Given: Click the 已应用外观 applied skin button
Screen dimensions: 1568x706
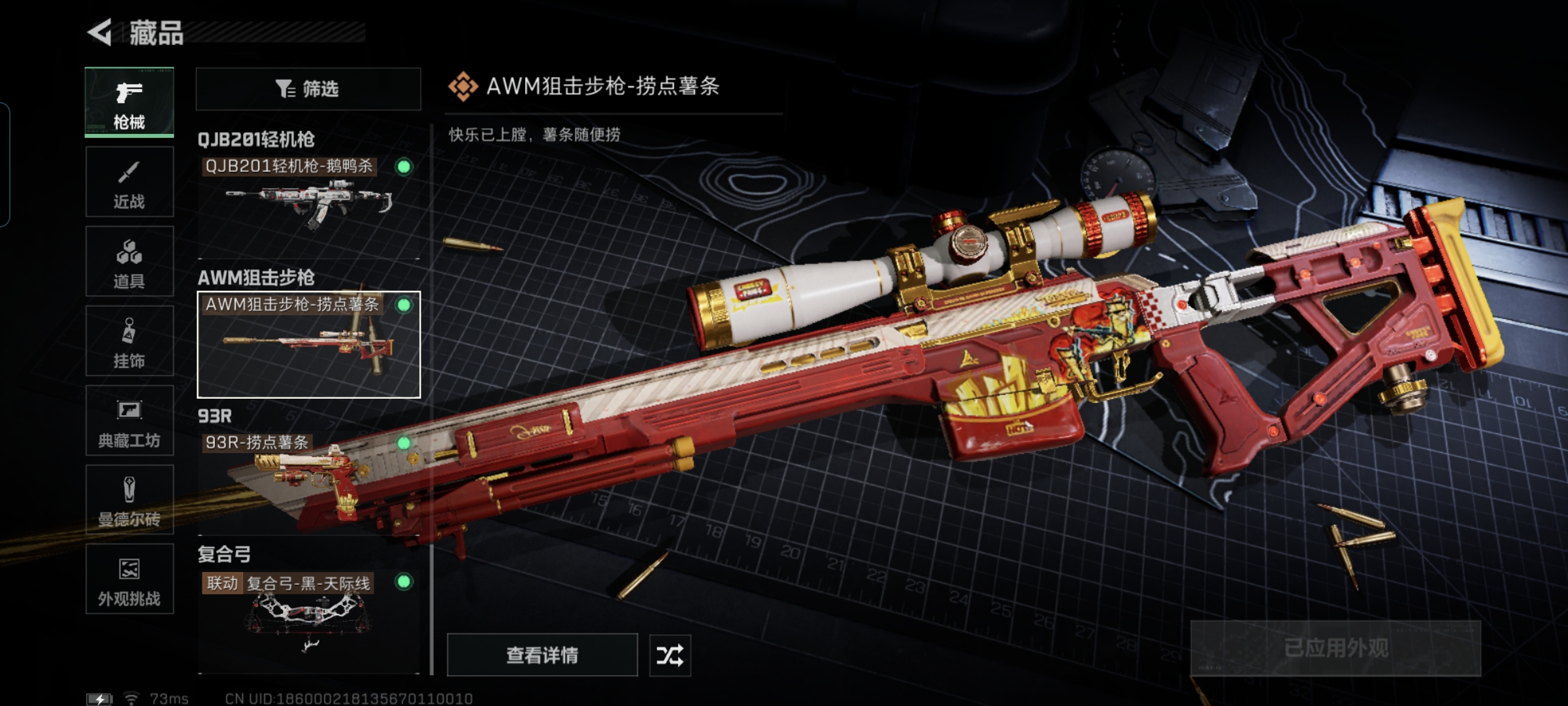Looking at the screenshot, I should [x=1335, y=648].
